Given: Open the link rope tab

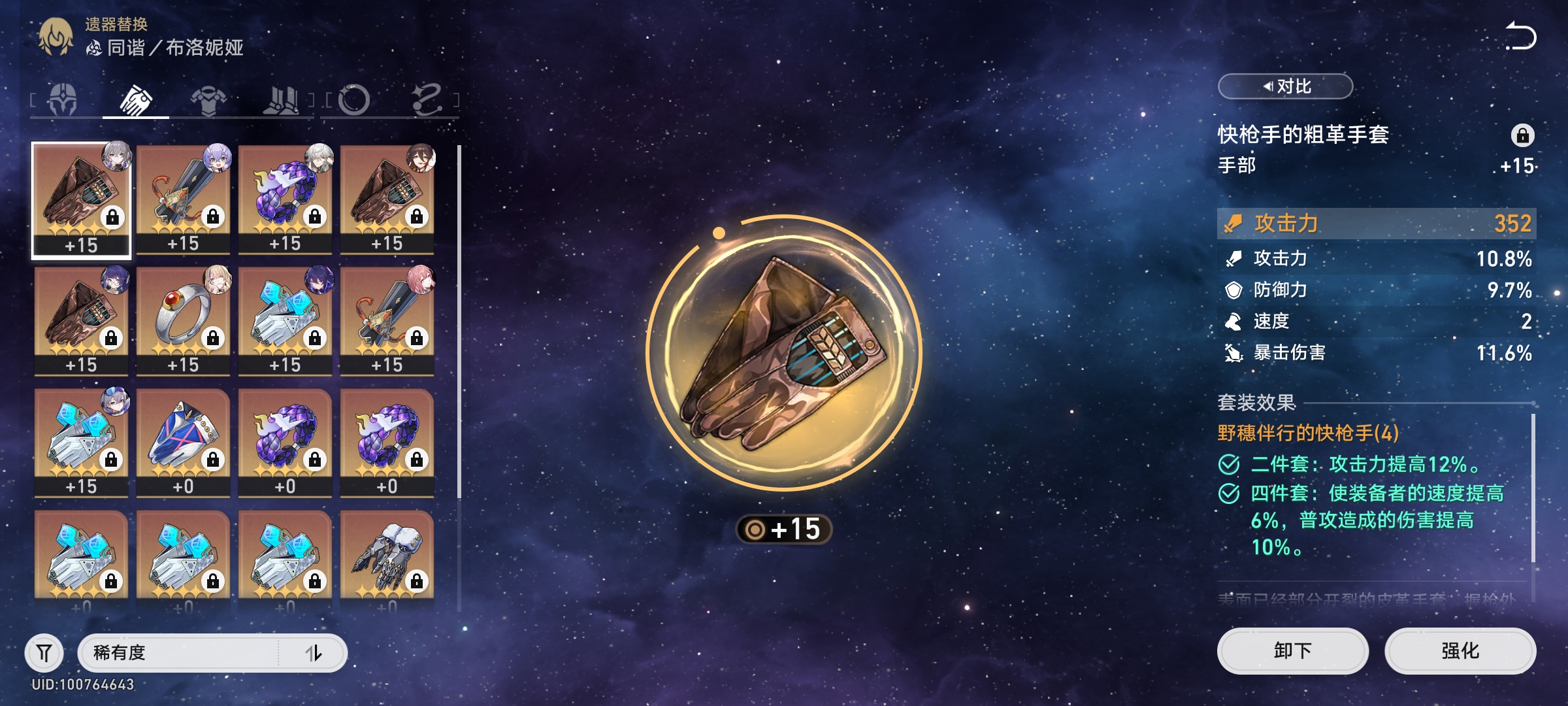Looking at the screenshot, I should pos(427,100).
